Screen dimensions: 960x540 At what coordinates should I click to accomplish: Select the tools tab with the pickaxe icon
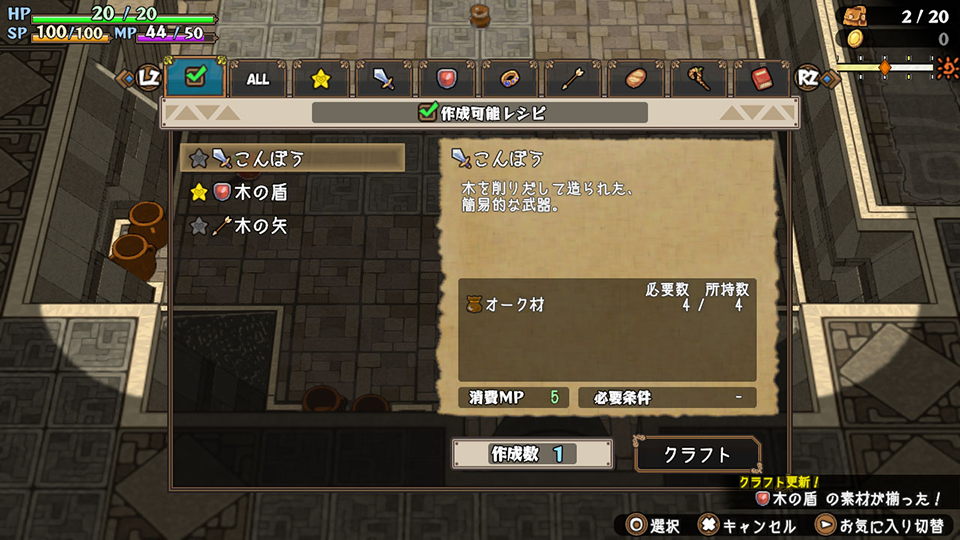coord(699,79)
